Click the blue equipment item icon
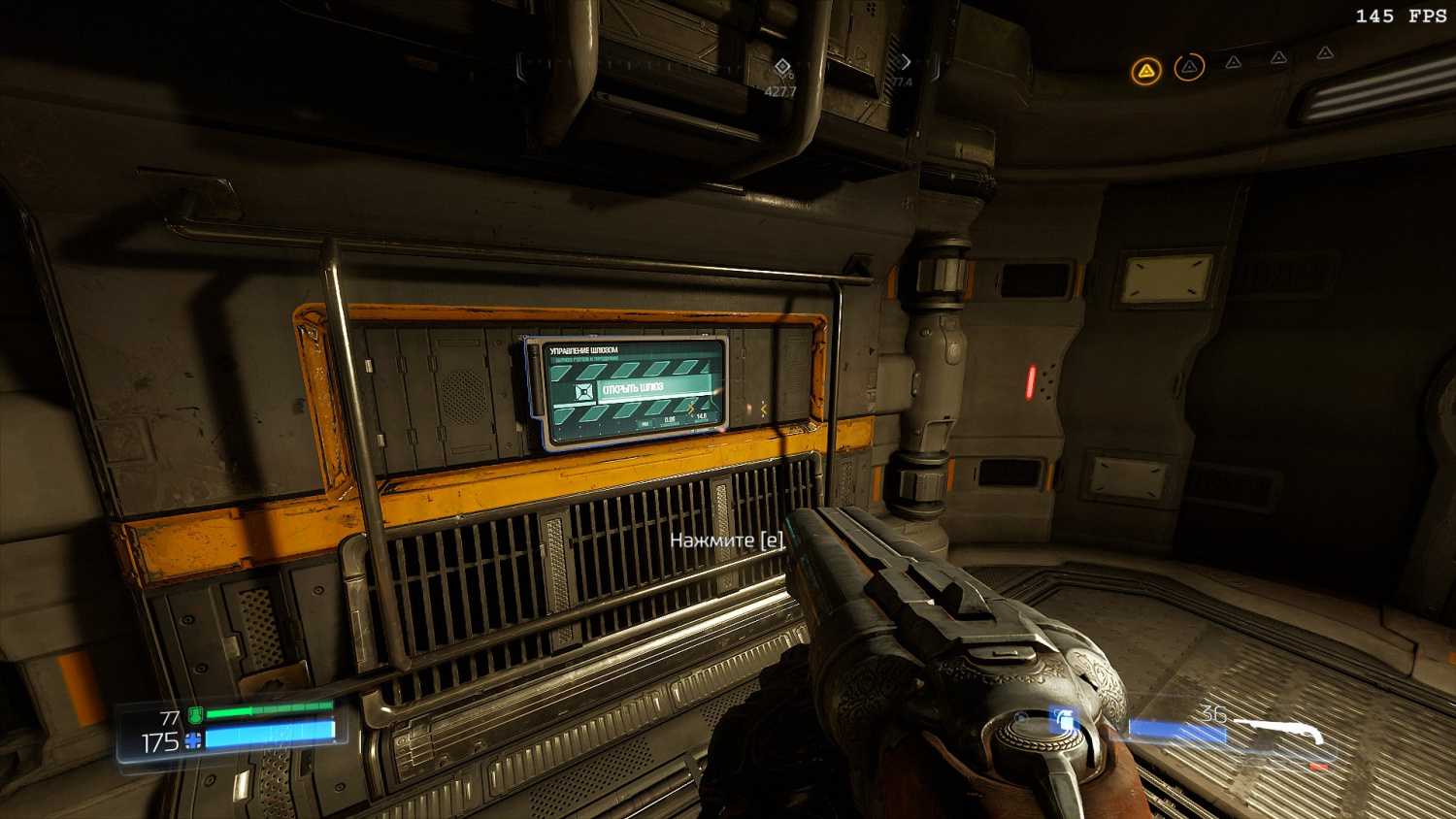This screenshot has height=819, width=1456. [x=1064, y=721]
